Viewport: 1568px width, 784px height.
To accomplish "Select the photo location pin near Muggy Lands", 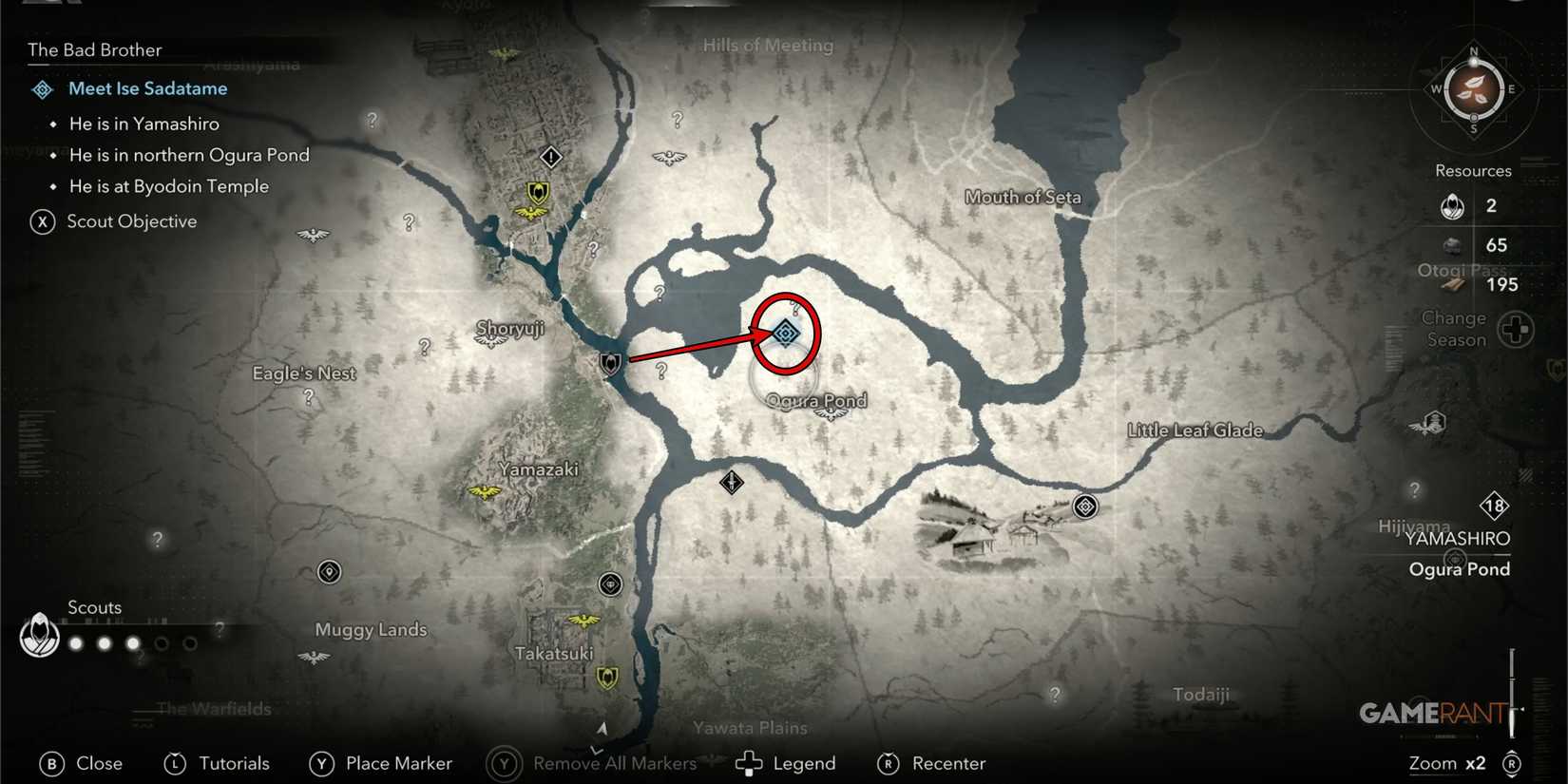I will [x=328, y=572].
